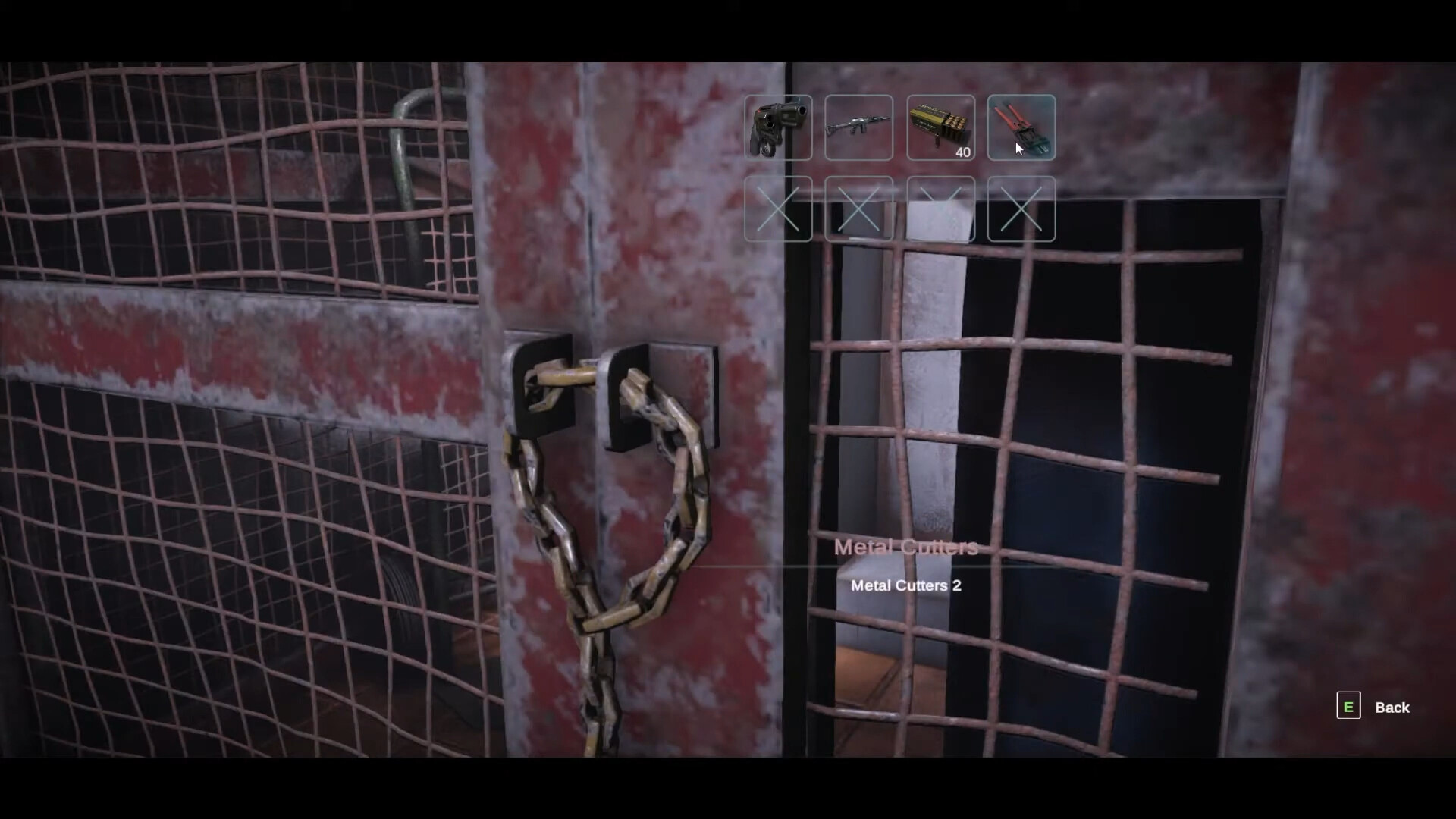Open the slot beneath the revolver icon
The width and height of the screenshot is (1456, 819).
(778, 210)
